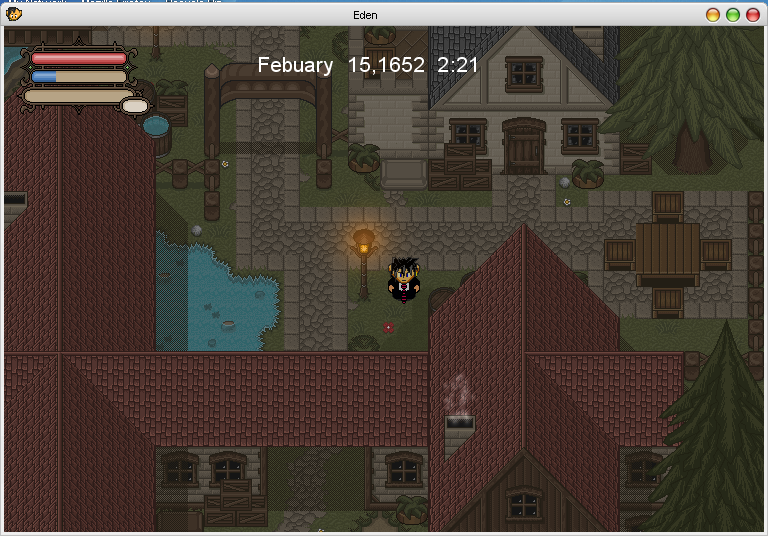The height and width of the screenshot is (536, 768).
Task: Close the Eden window with the red button
Action: 752,15
